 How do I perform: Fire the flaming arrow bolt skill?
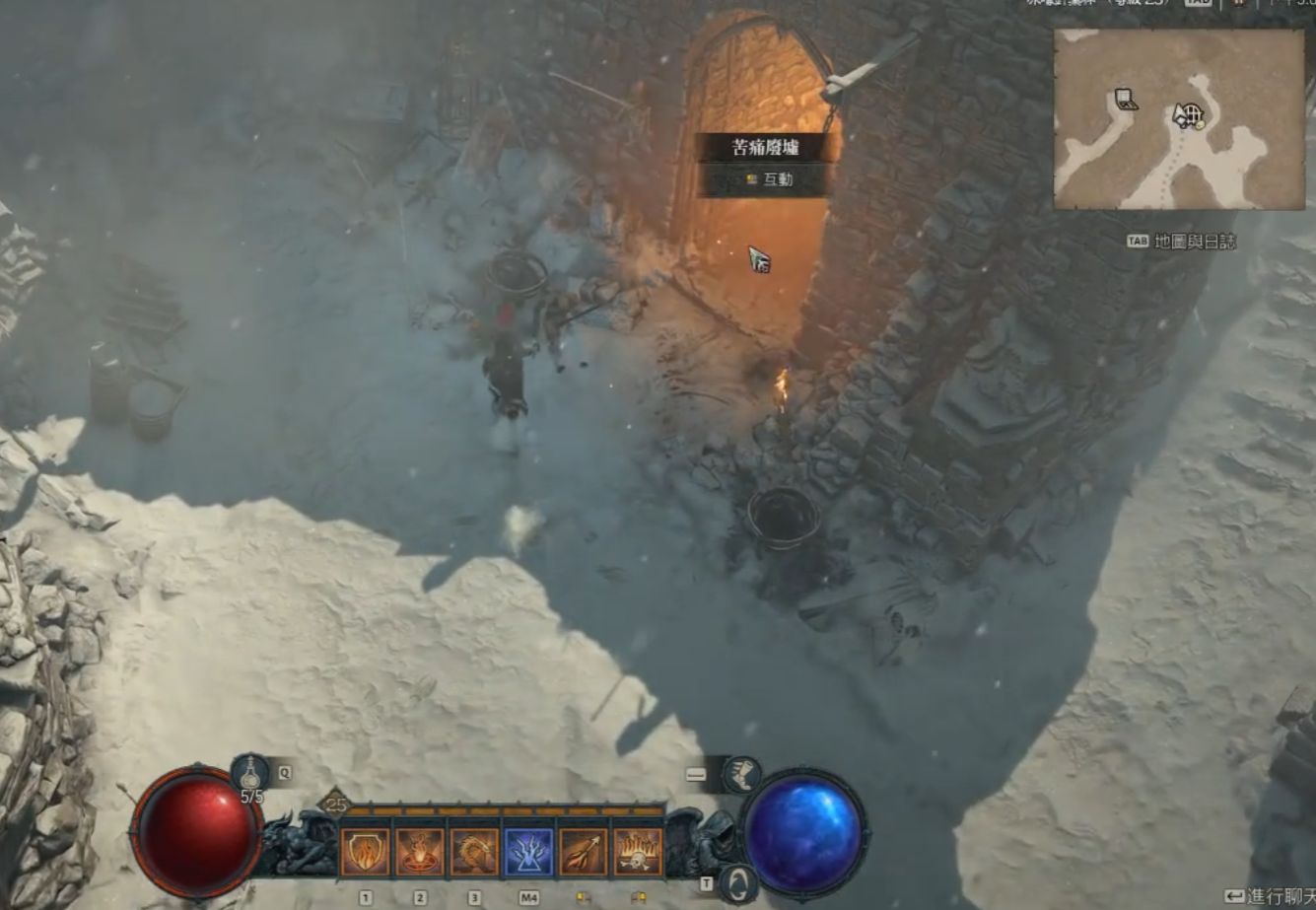tap(584, 852)
